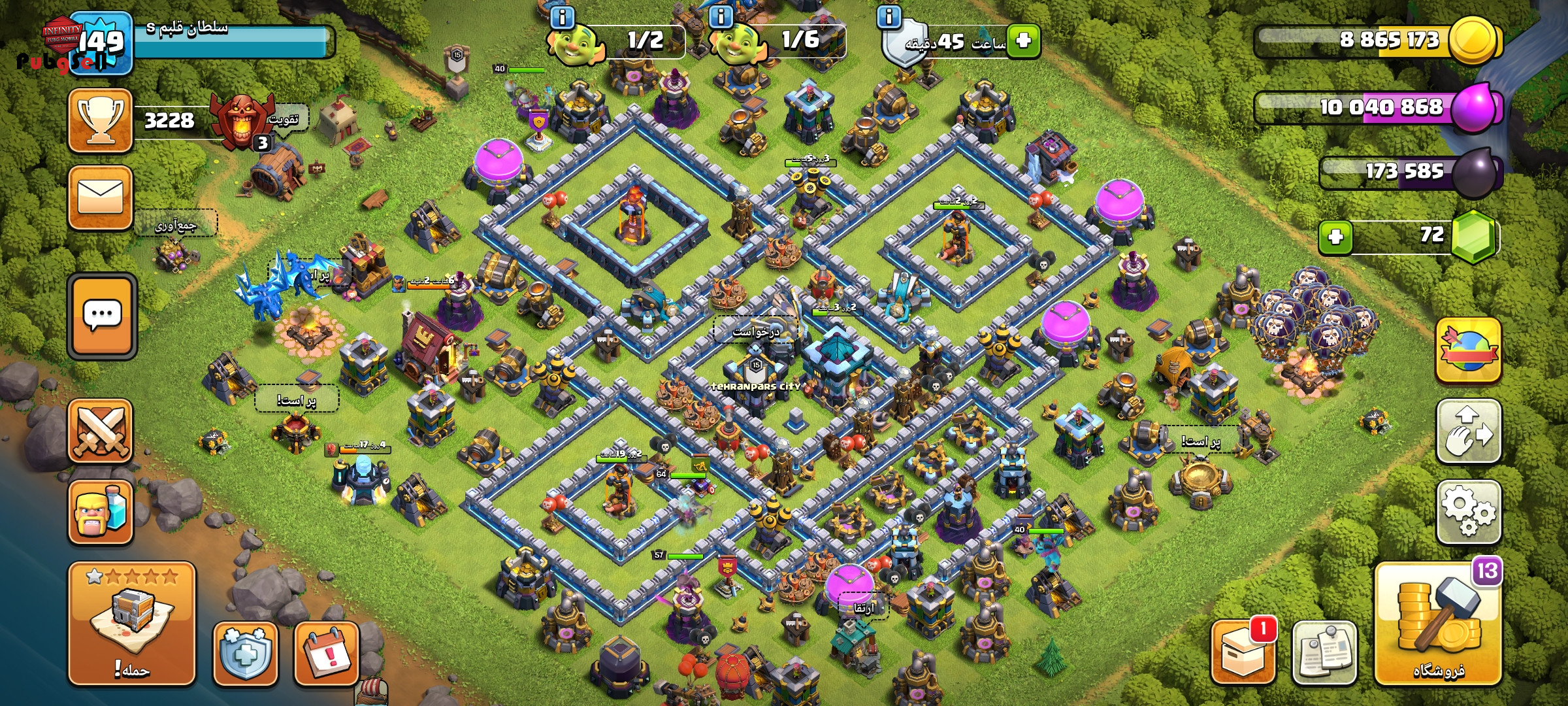Open the army overview barbarian button
This screenshot has width=1568, height=706.
pos(101,512)
